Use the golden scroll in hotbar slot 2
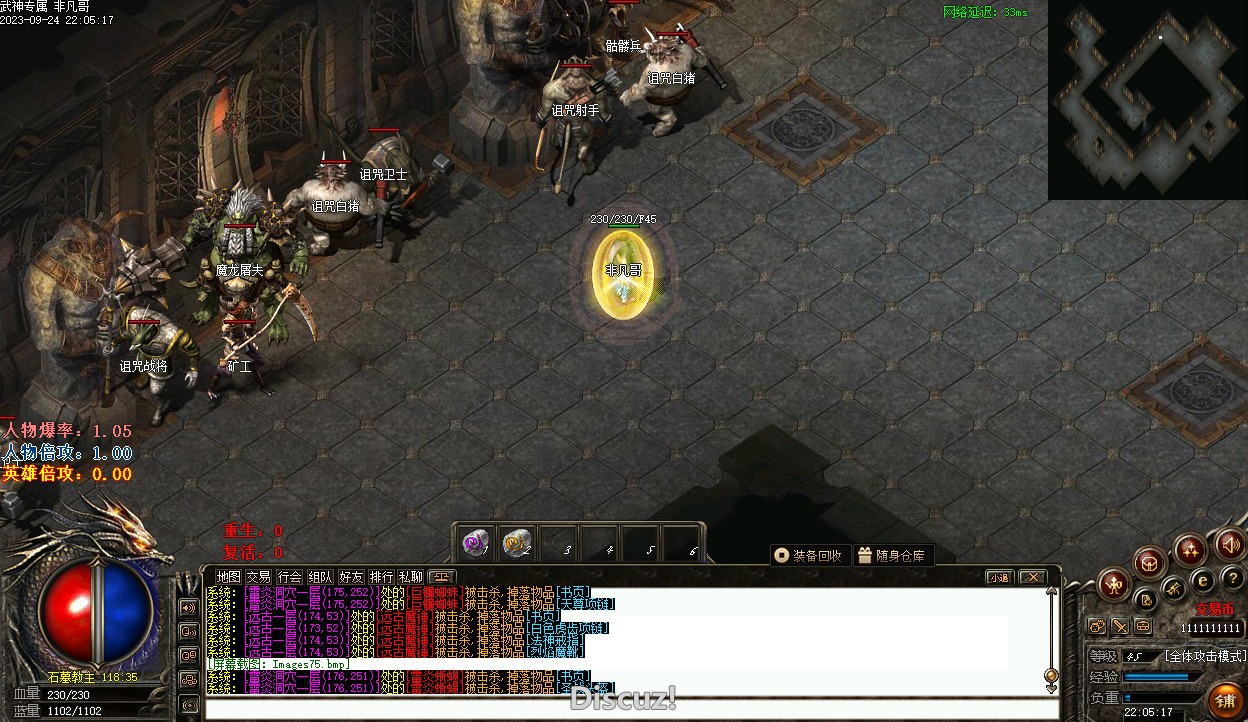The width and height of the screenshot is (1248, 722). pos(516,544)
